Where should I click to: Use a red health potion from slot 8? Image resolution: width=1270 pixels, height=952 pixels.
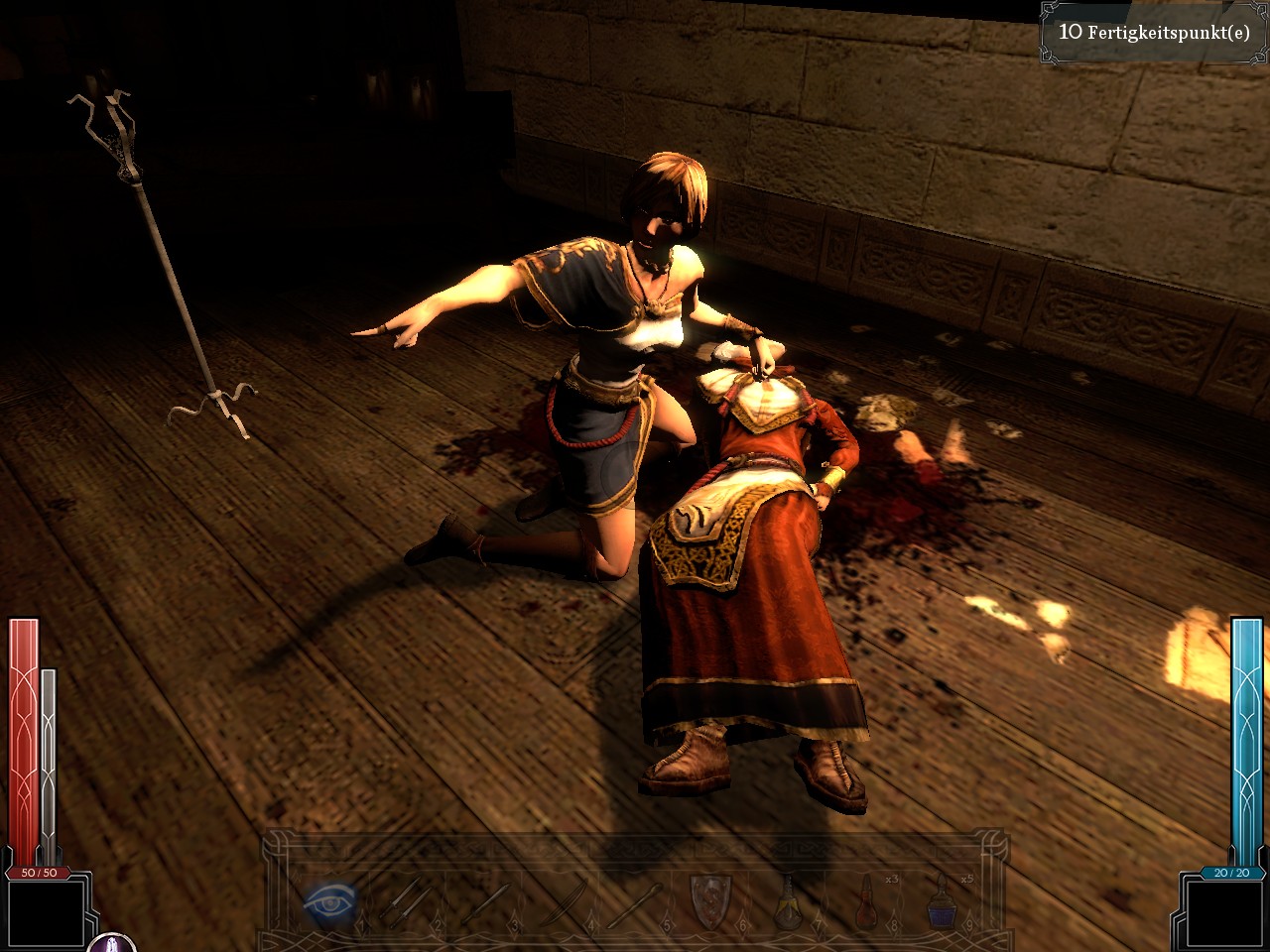(x=864, y=902)
